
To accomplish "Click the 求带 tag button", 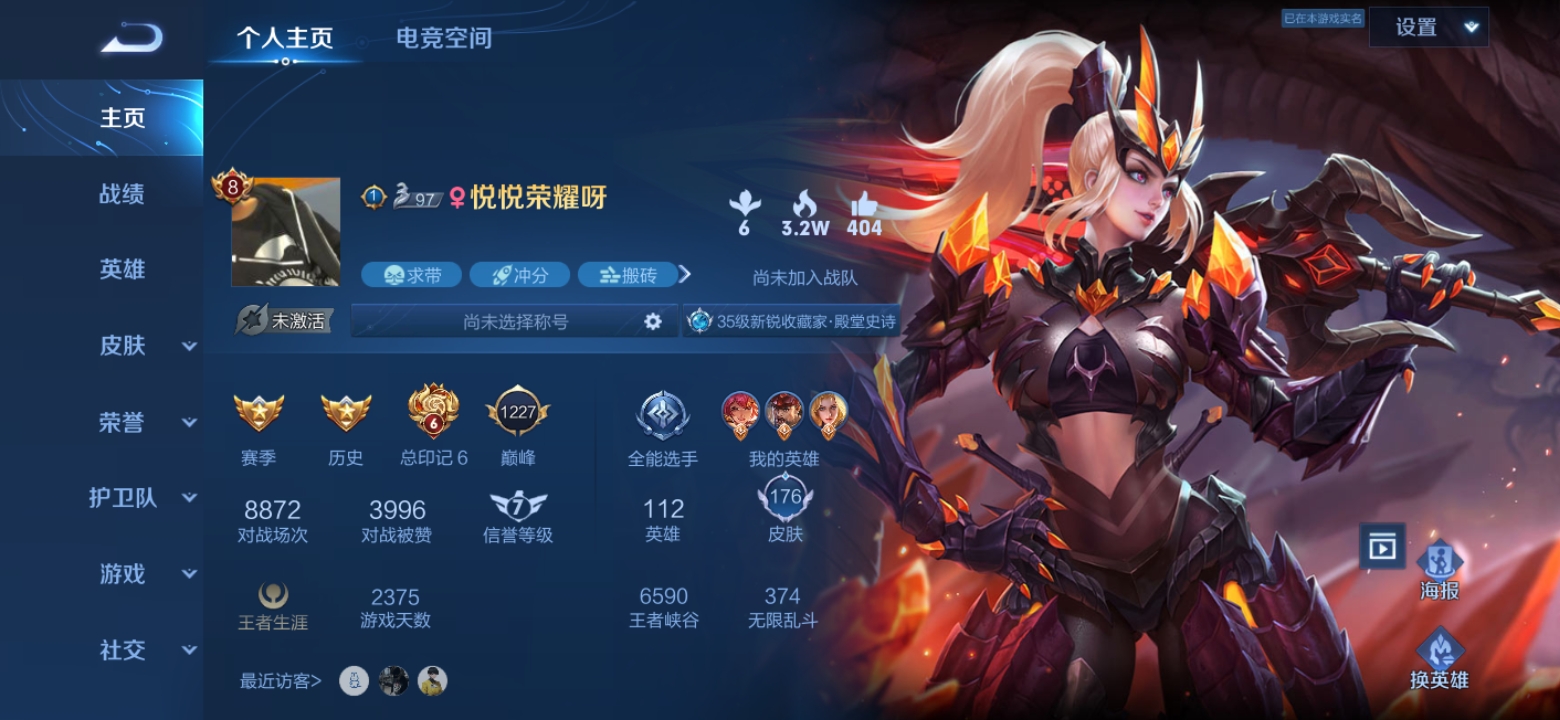I will [x=412, y=274].
